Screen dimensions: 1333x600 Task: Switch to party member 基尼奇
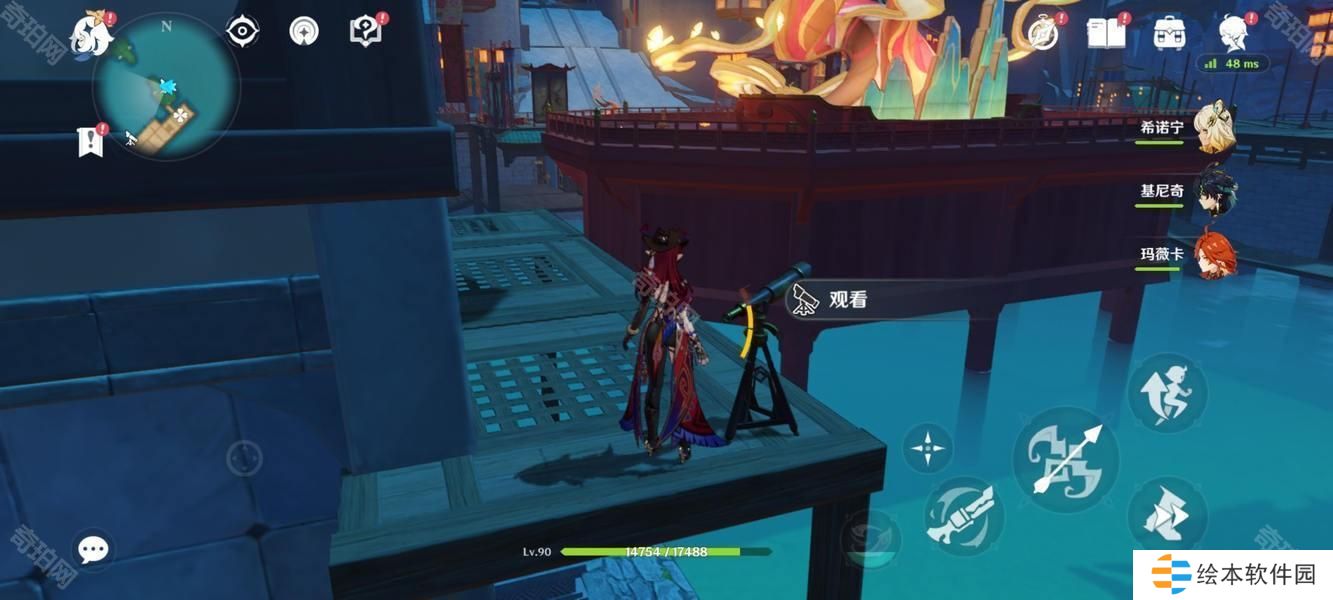(1215, 191)
